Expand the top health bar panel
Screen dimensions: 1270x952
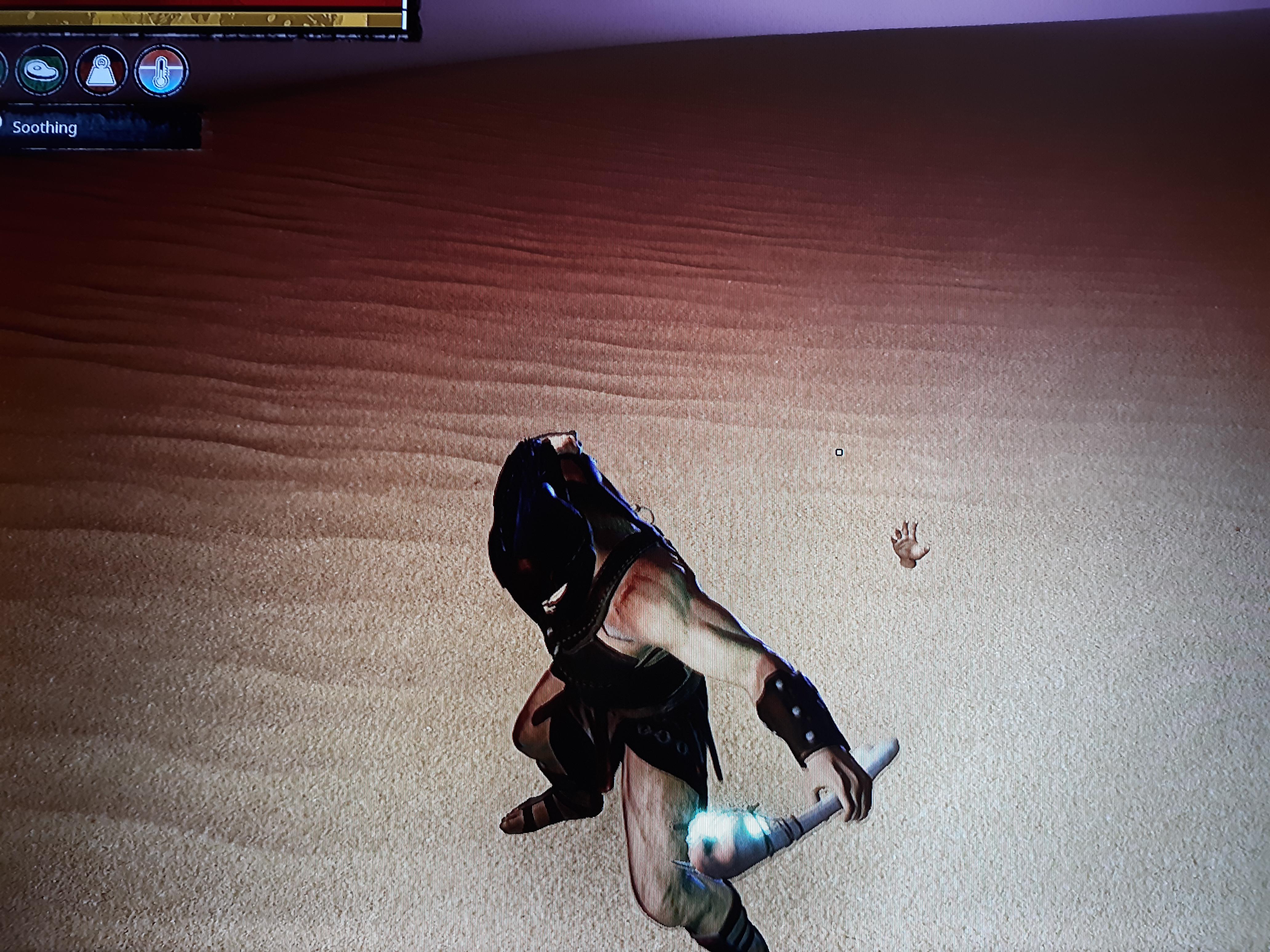coord(201,11)
